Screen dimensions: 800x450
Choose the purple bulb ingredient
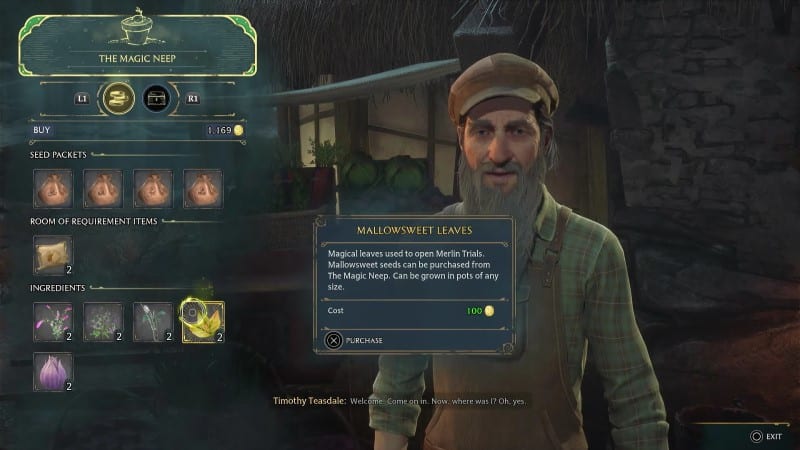tap(52, 370)
